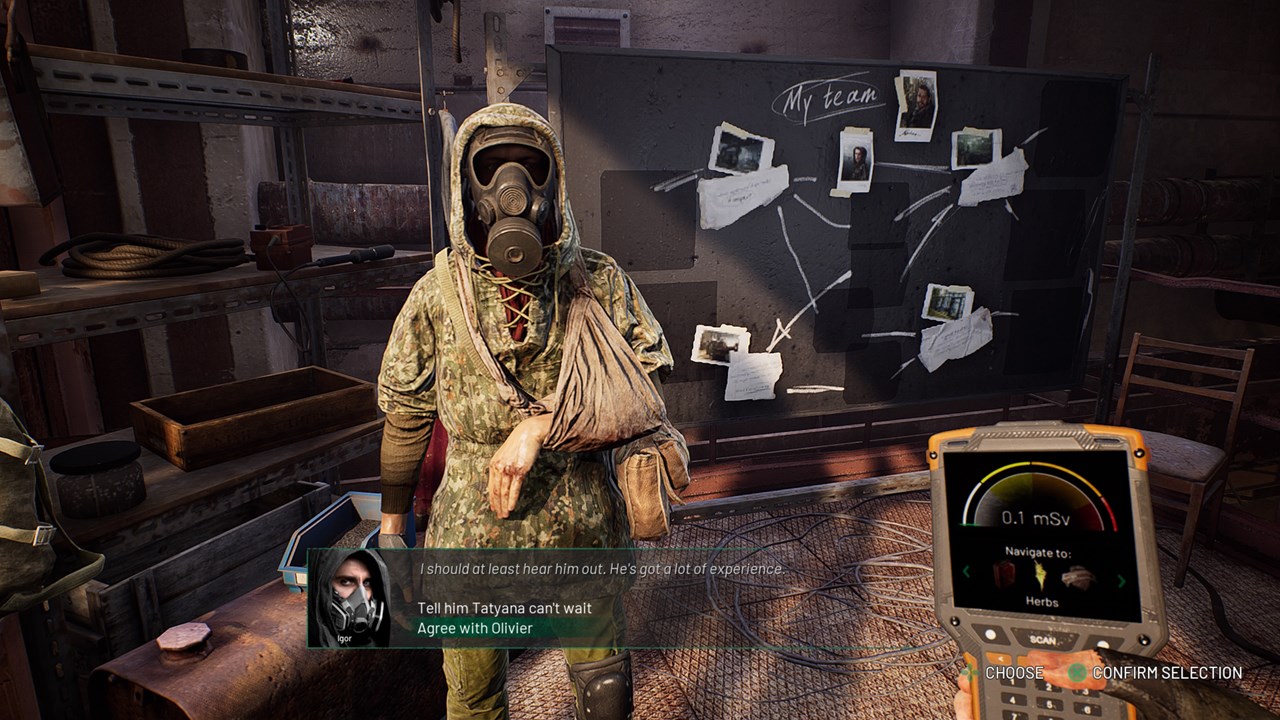This screenshot has width=1280, height=720.
Task: Select the Herbs icon on the scanner
Action: click(1040, 574)
